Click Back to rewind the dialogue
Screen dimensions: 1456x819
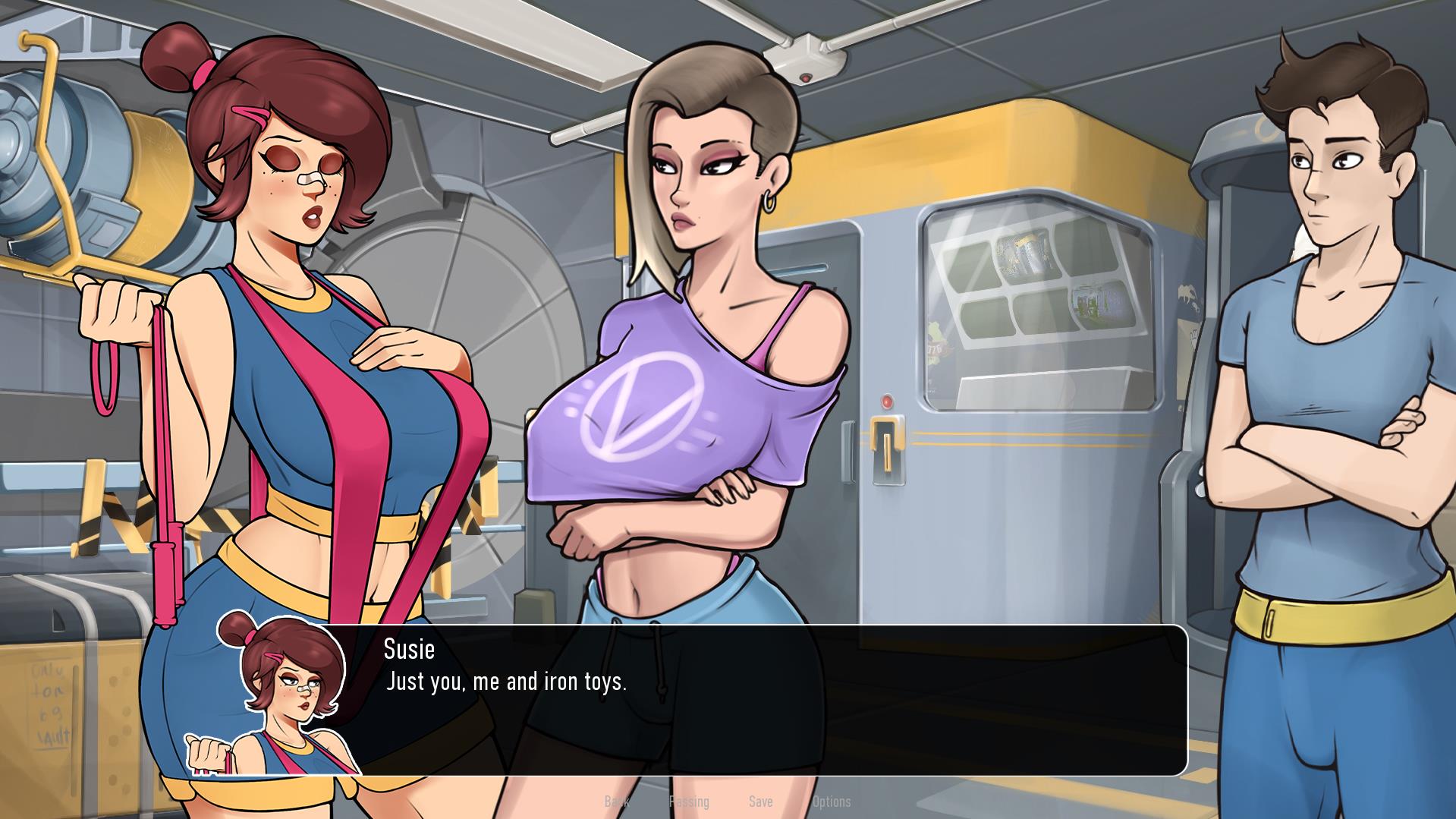pos(616,802)
